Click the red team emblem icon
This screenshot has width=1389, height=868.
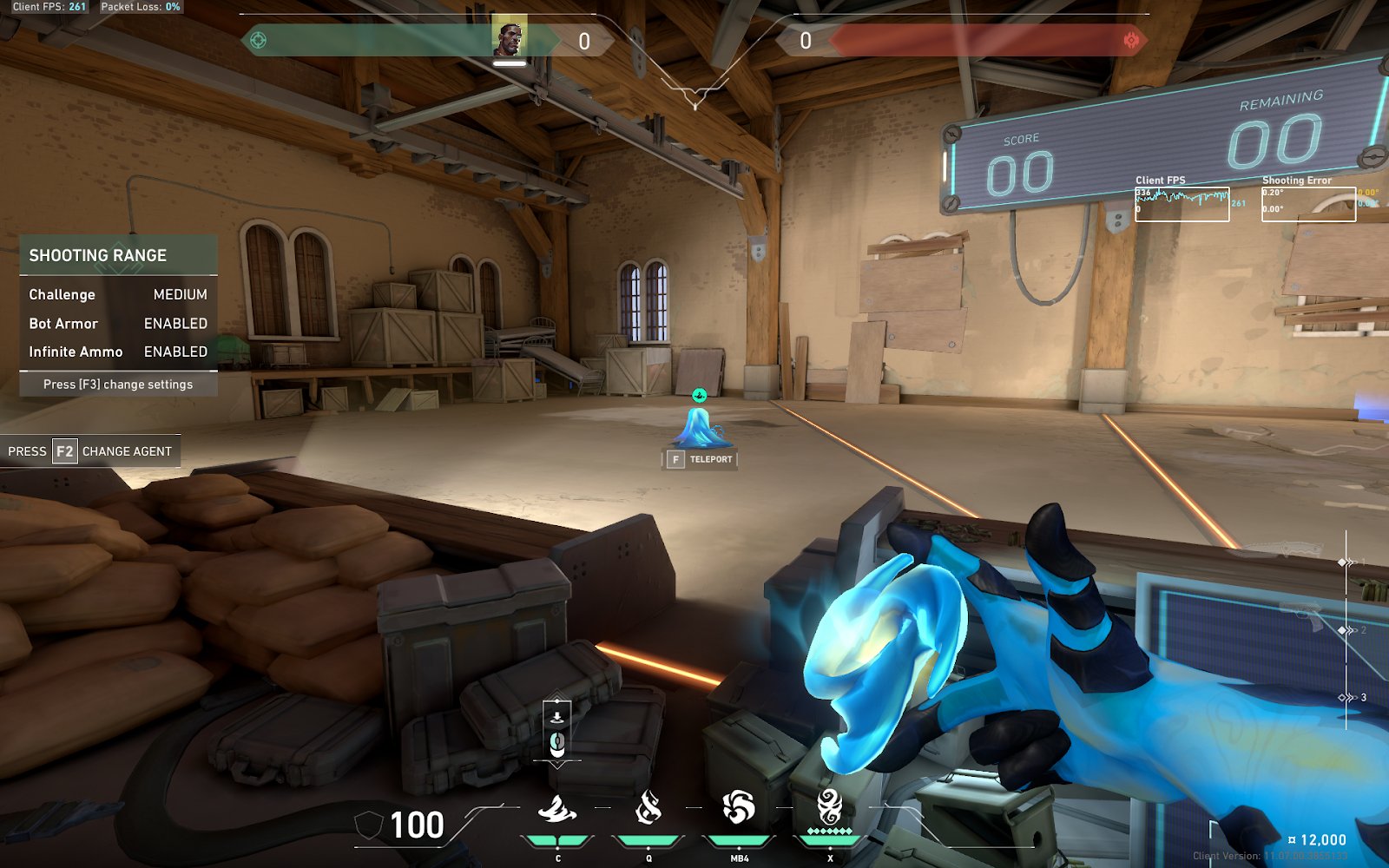pyautogui.click(x=1131, y=40)
